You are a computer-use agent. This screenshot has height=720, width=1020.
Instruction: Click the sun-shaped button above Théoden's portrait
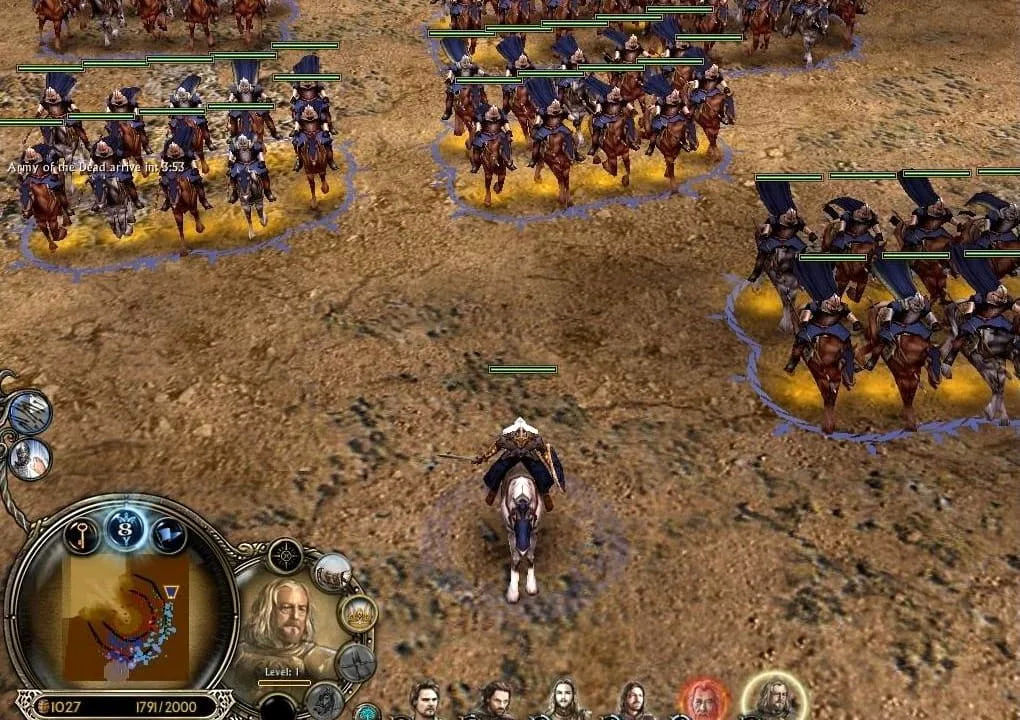(285, 556)
